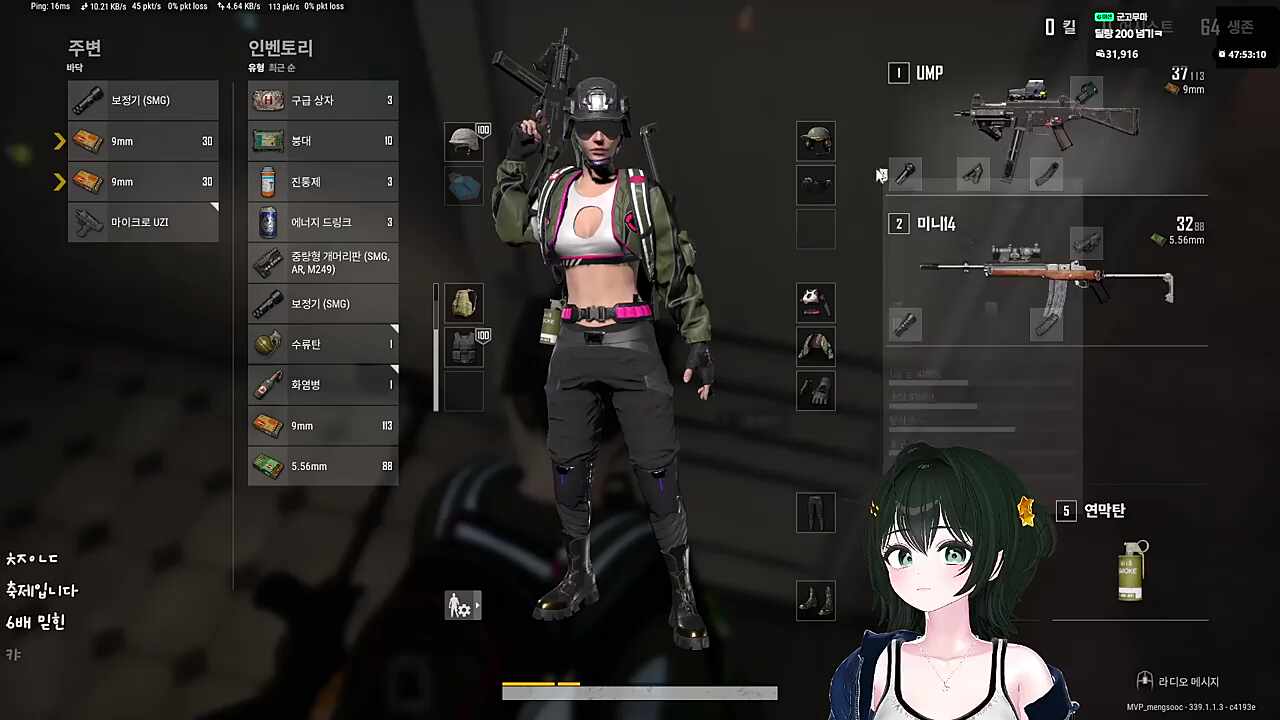Viewport: 1280px width, 720px height.
Task: Click the radio message icon at bottom right
Action: (x=1144, y=681)
